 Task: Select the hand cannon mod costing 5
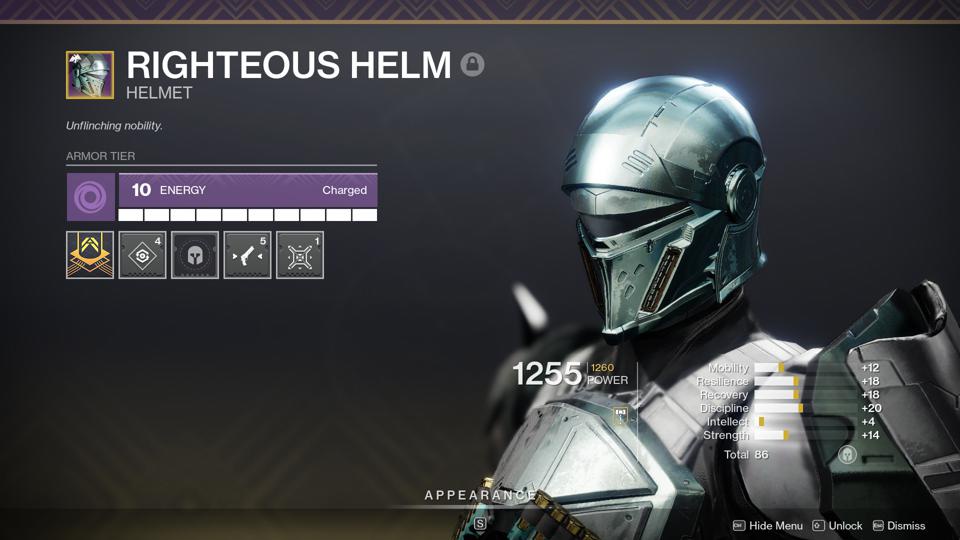tap(247, 255)
